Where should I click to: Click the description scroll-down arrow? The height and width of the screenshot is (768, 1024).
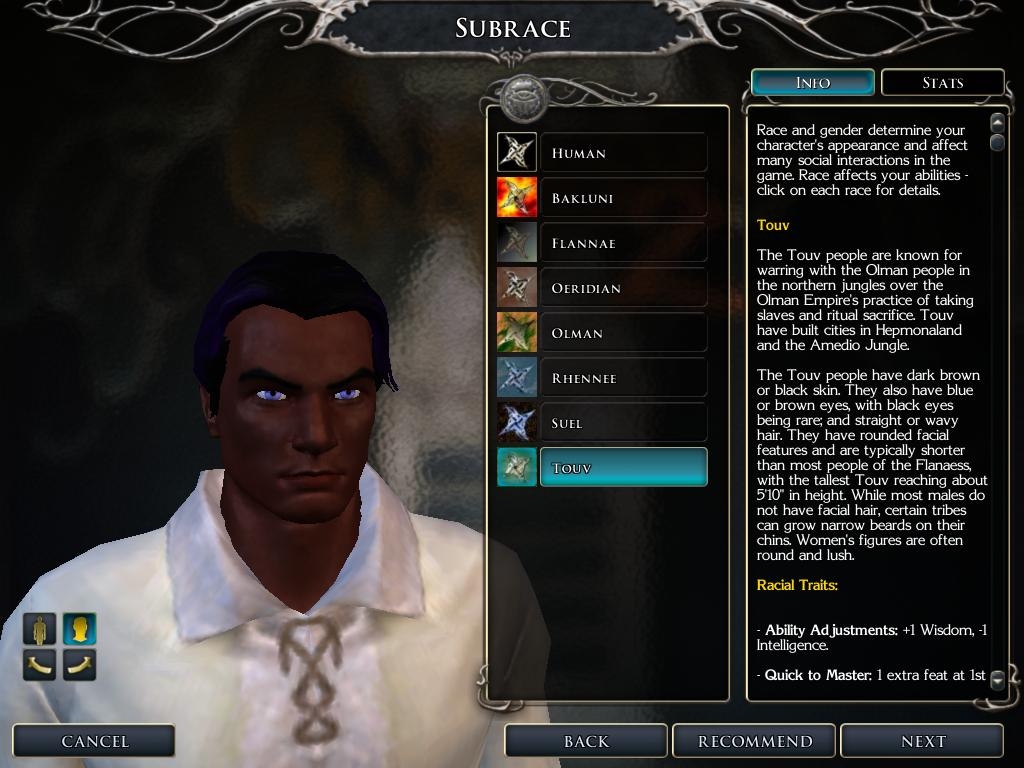tap(997, 679)
